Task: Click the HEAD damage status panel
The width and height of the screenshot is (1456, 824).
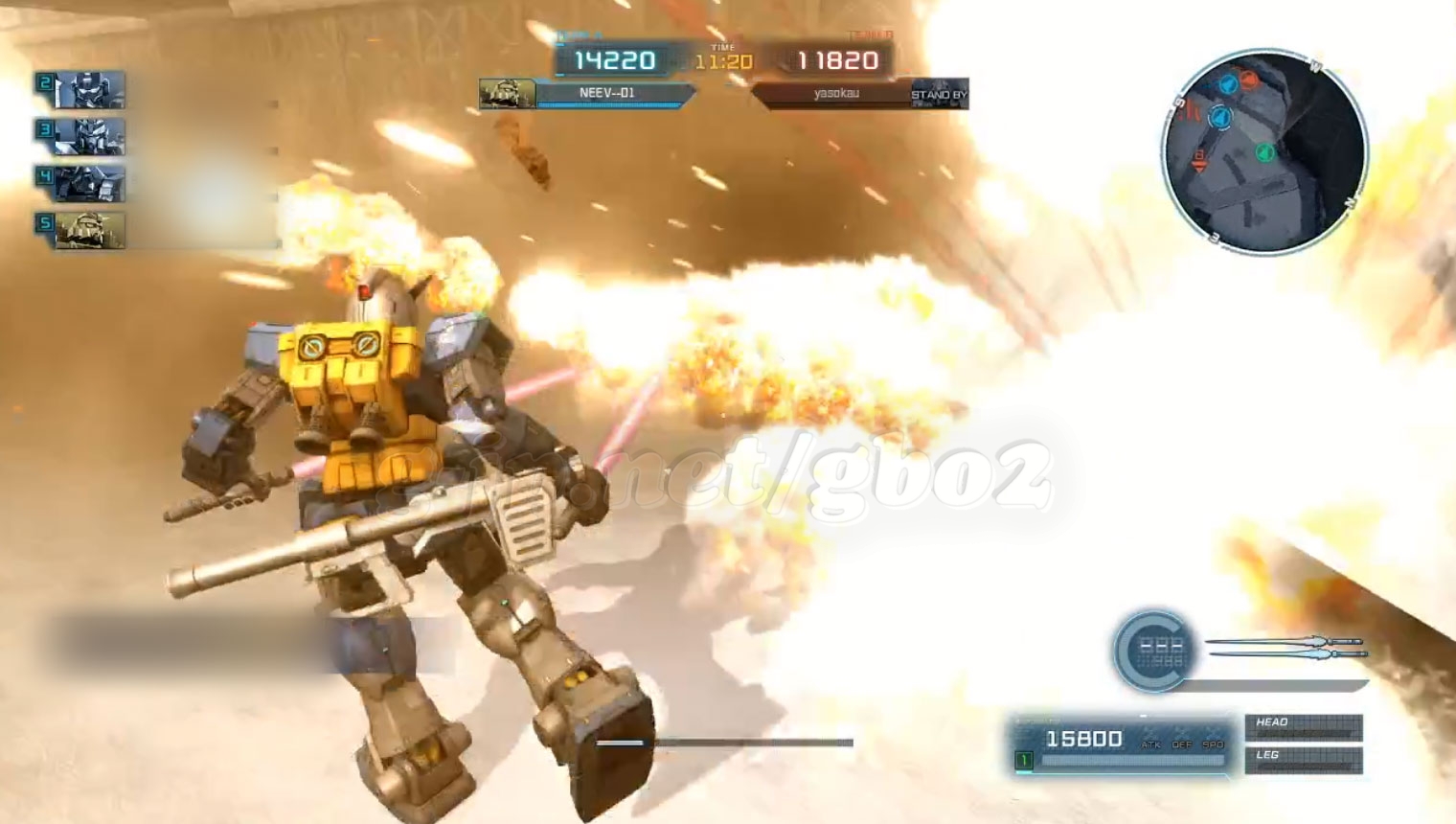Action: 1303,727
